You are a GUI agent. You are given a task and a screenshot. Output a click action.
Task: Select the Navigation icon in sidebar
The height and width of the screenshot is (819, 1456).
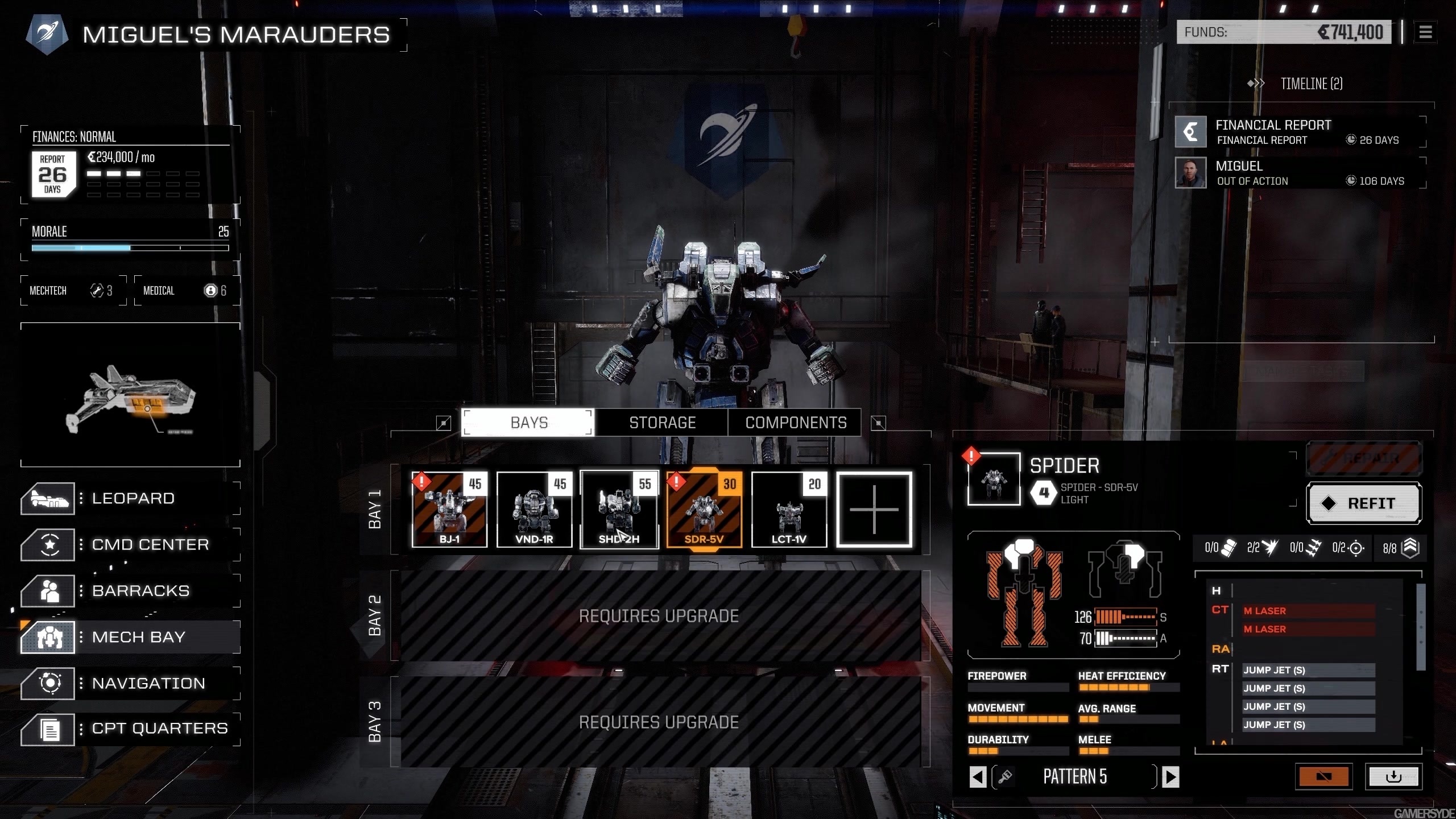48,683
